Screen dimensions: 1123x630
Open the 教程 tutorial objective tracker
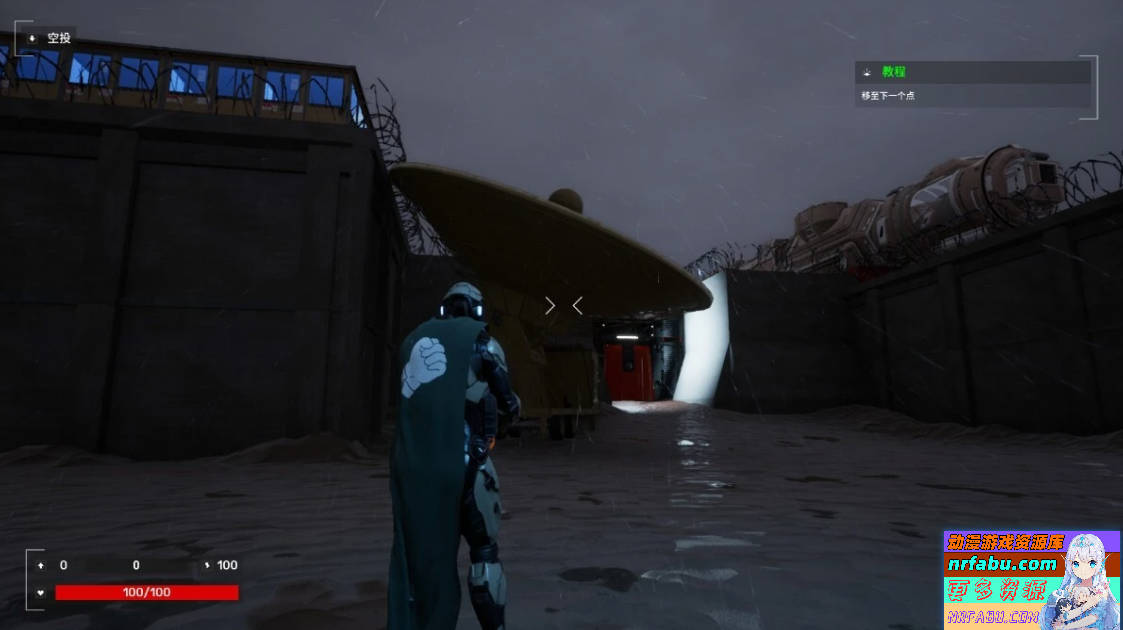coord(893,72)
